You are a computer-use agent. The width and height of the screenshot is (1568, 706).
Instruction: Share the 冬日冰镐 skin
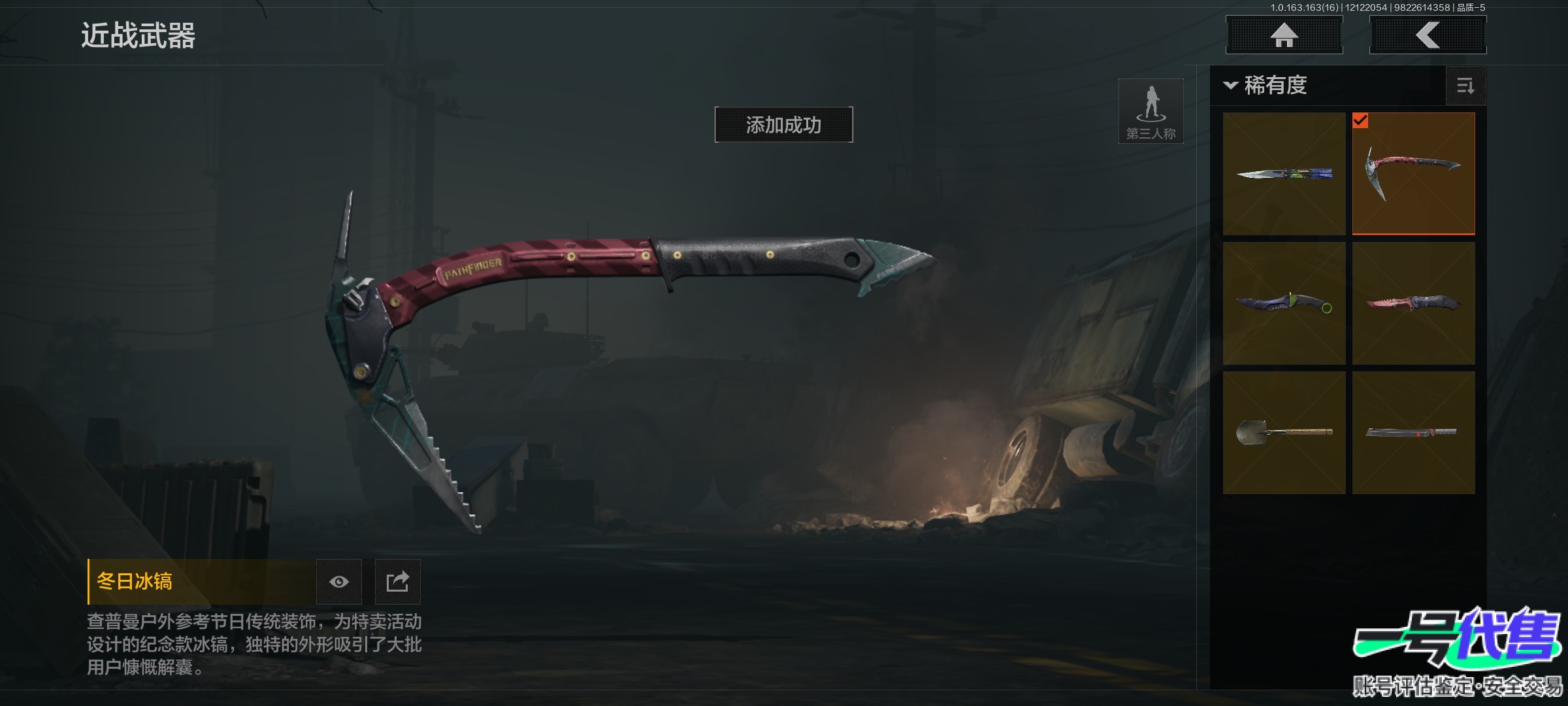point(397,582)
